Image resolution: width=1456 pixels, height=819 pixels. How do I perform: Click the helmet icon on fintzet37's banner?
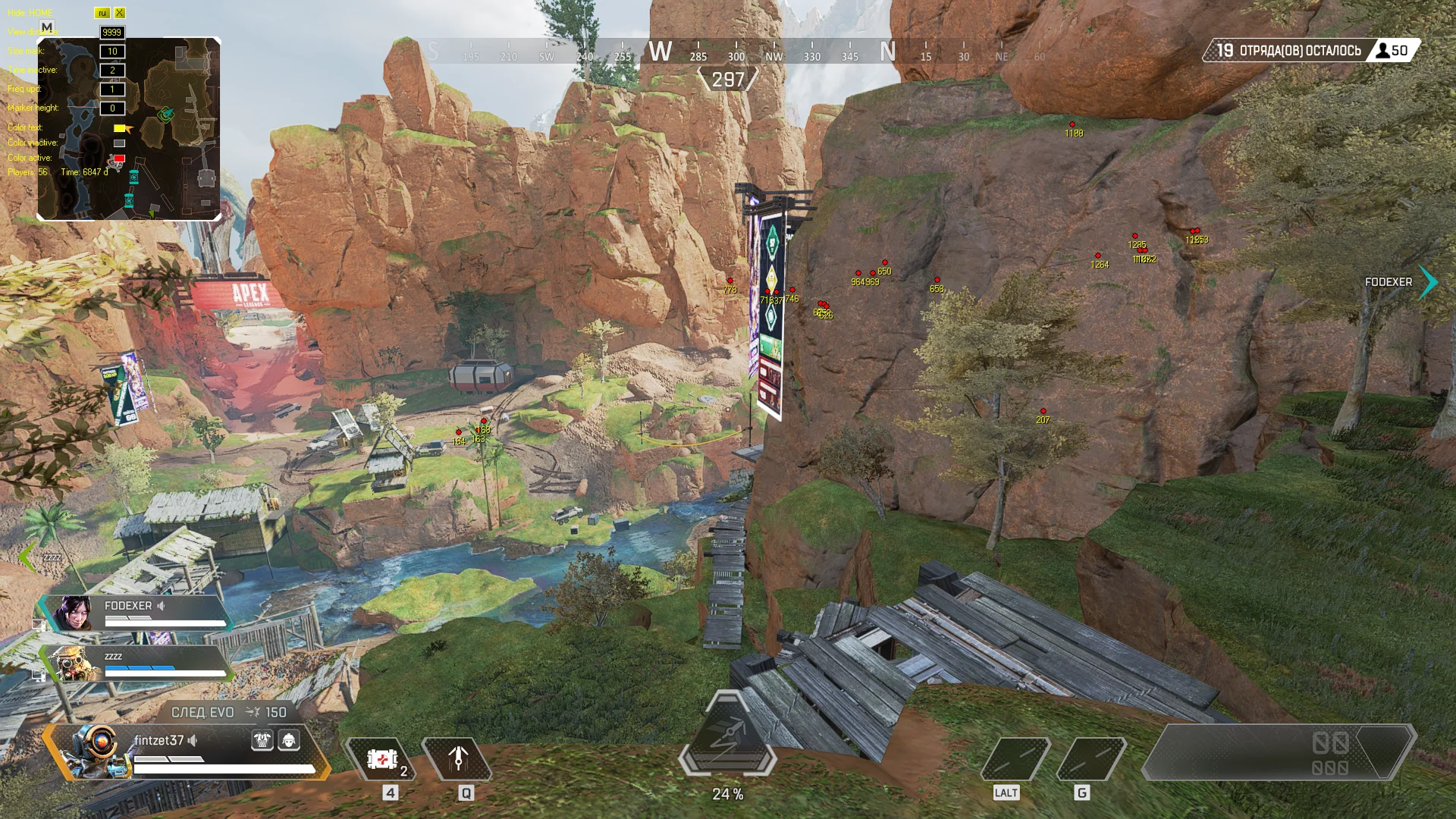290,740
